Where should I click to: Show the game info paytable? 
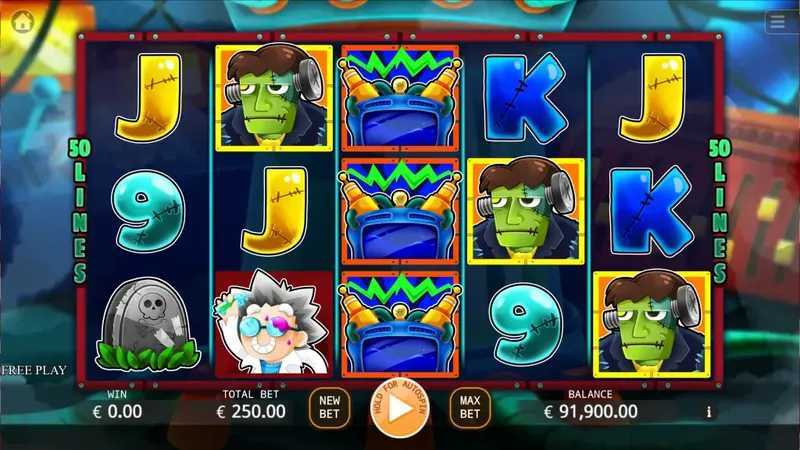click(709, 411)
